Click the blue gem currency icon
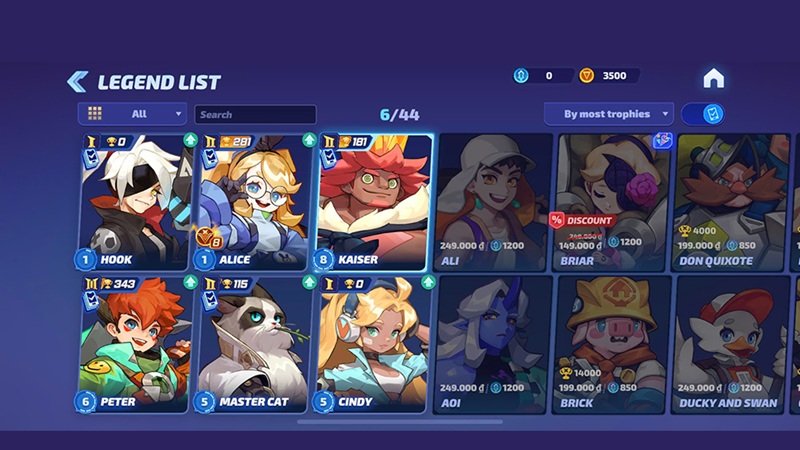 (x=521, y=76)
